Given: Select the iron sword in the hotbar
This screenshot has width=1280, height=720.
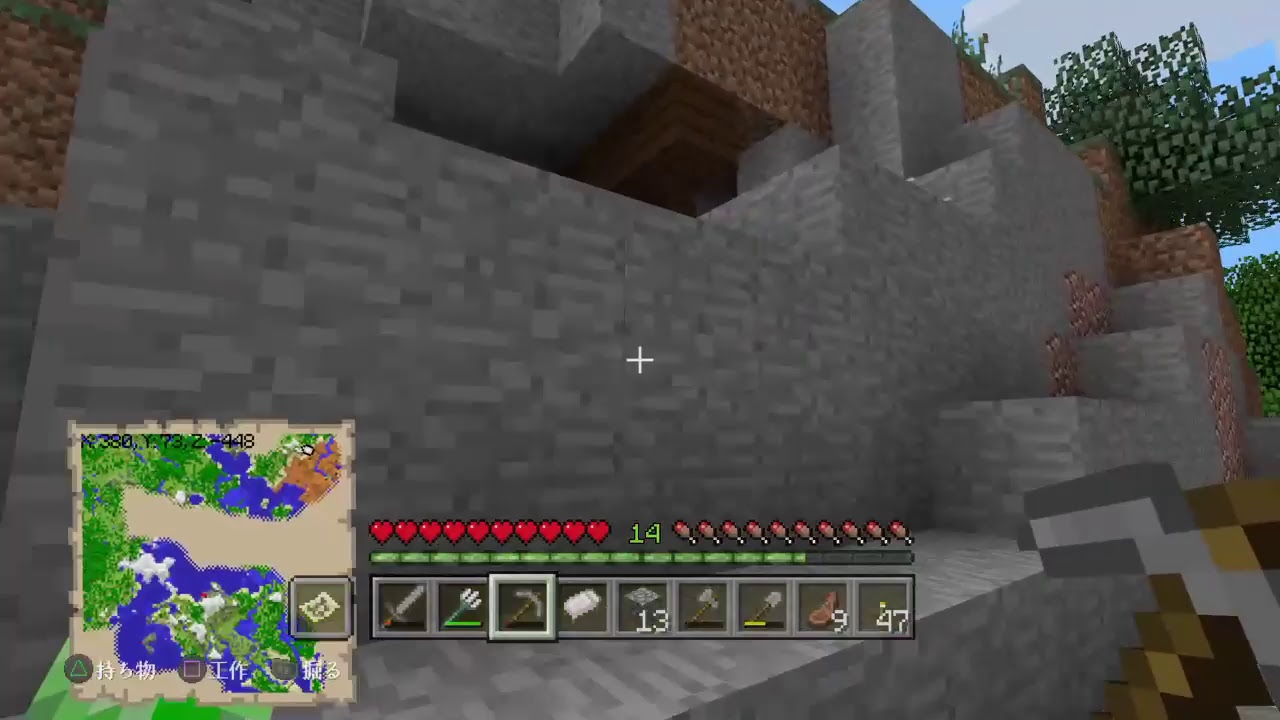Looking at the screenshot, I should tap(404, 606).
